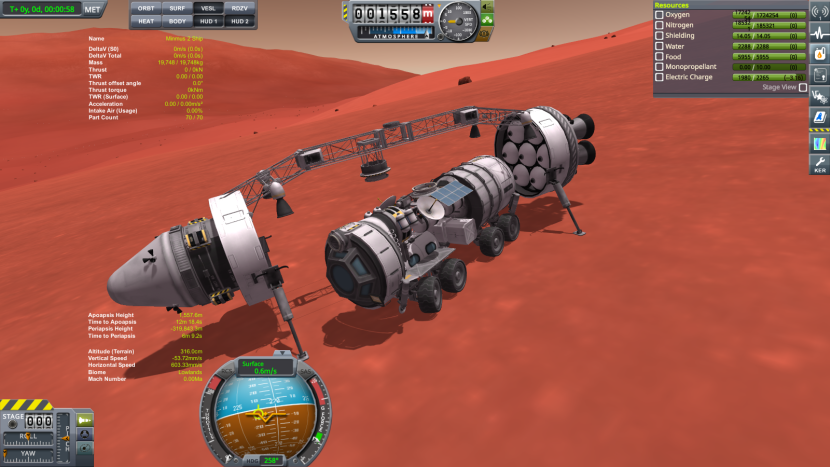This screenshot has width=830, height=467.
Task: Toggle the resources fuel-can toolbar button
Action: pos(819,141)
